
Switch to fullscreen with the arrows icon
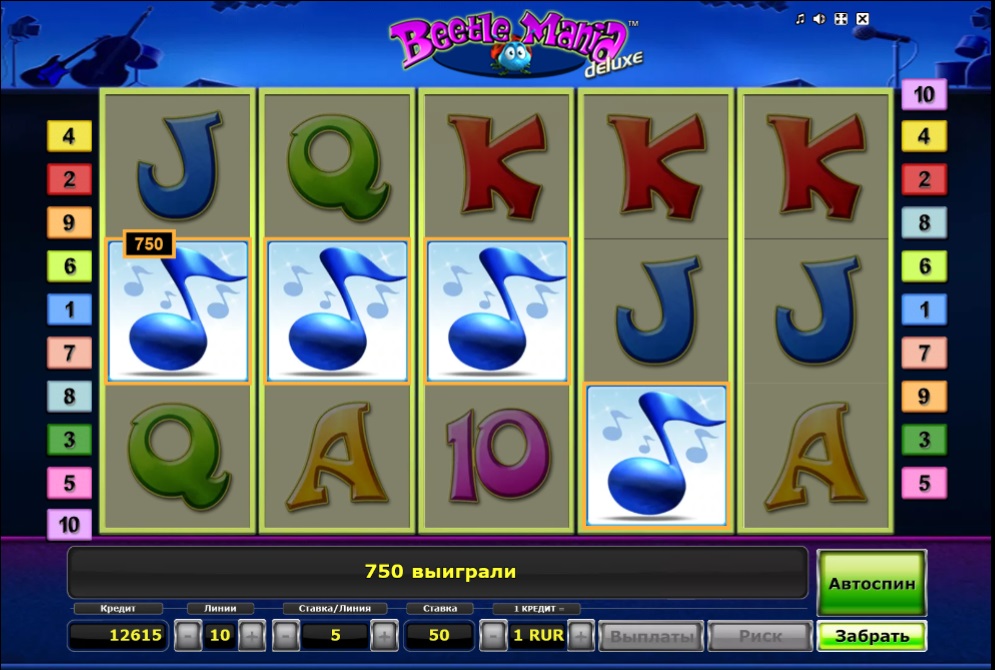pos(841,19)
